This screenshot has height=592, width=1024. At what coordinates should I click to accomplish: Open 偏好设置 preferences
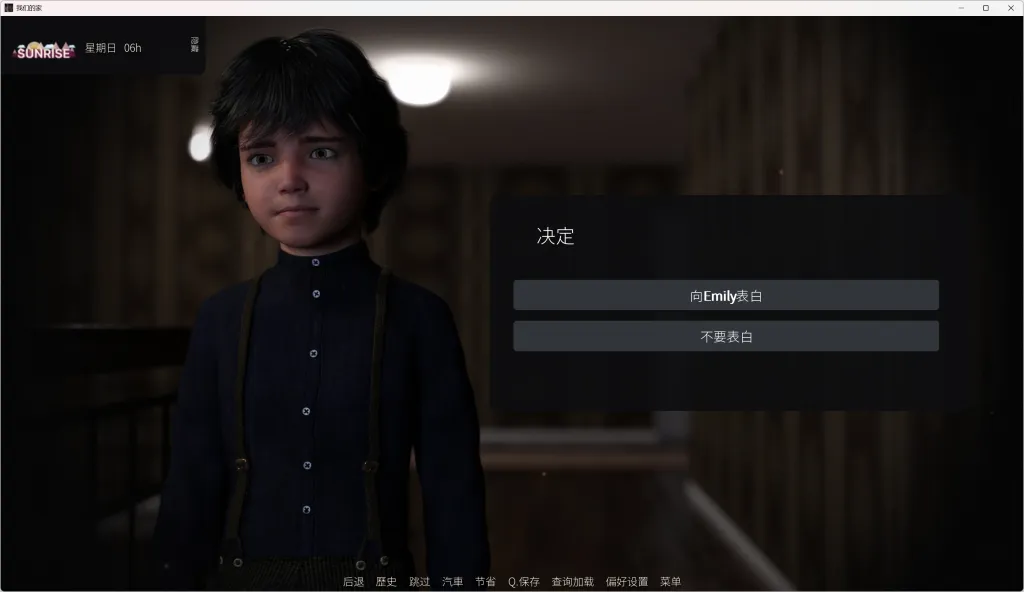(627, 582)
